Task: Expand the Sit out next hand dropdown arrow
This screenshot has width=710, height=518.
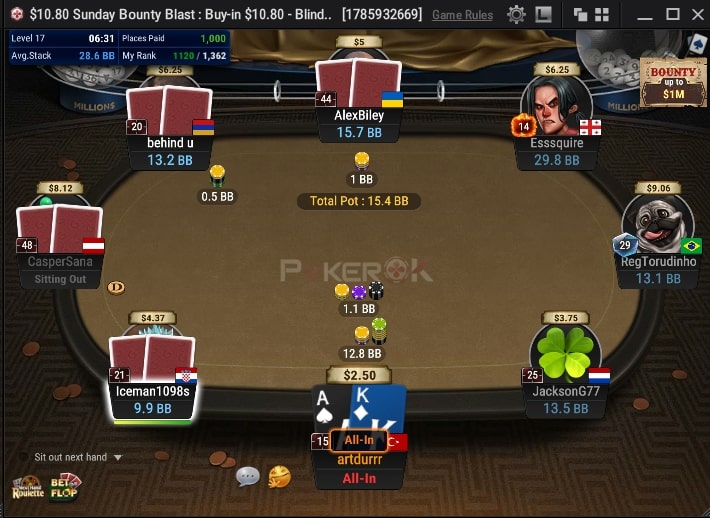Action: [x=118, y=457]
